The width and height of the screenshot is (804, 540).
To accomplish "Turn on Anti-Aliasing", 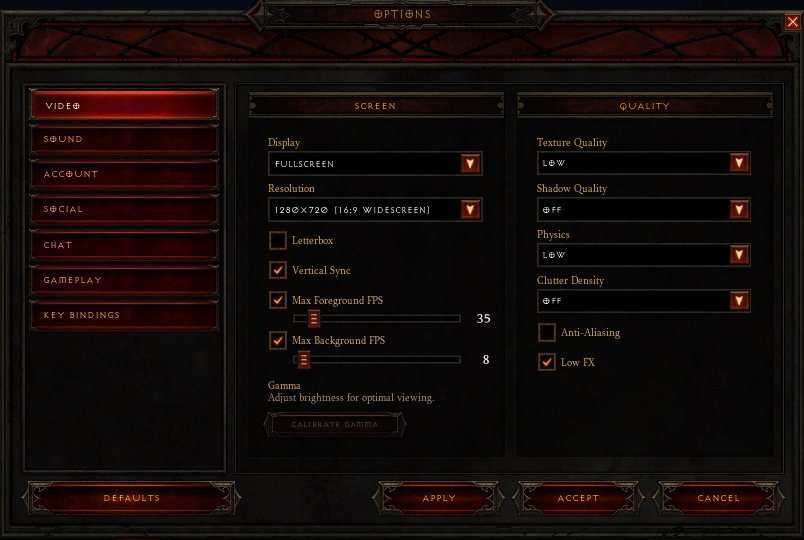I will [547, 332].
